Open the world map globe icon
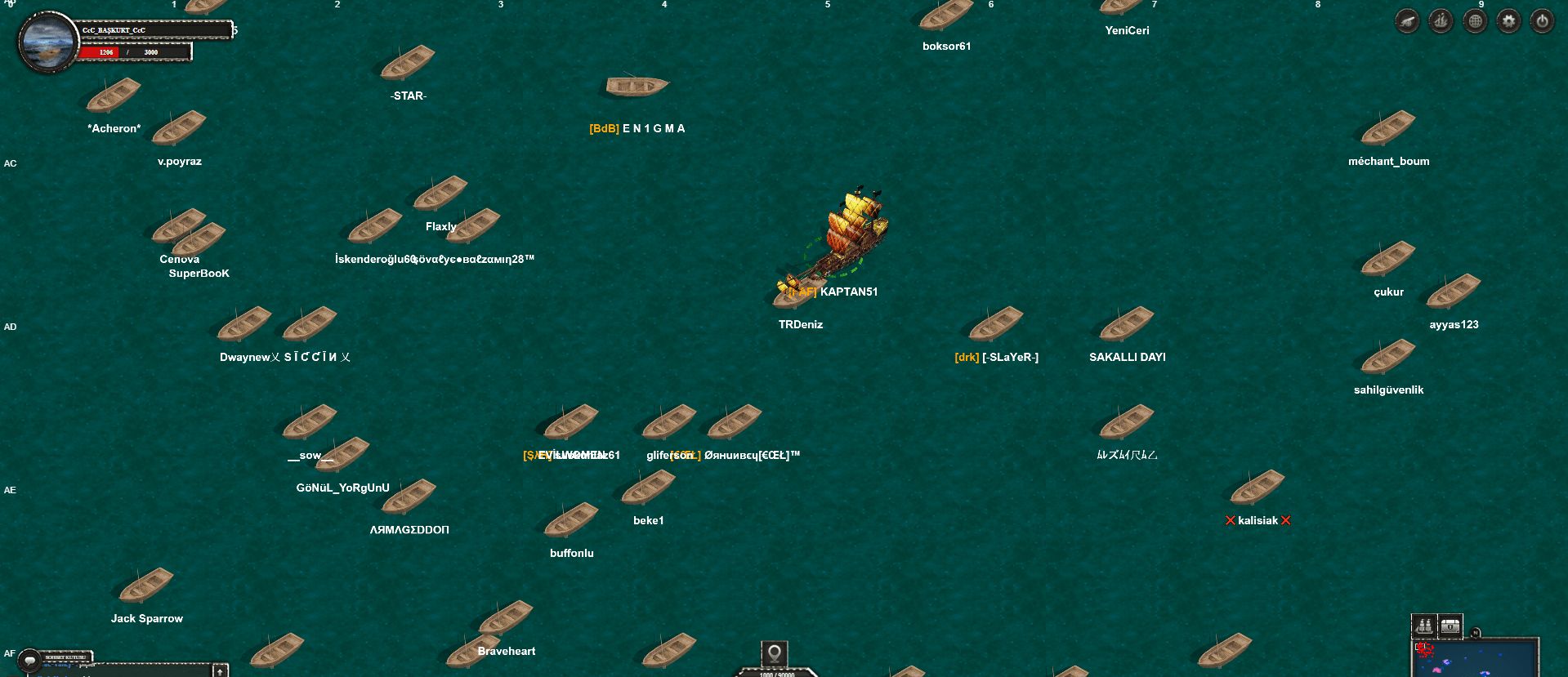 (1474, 20)
